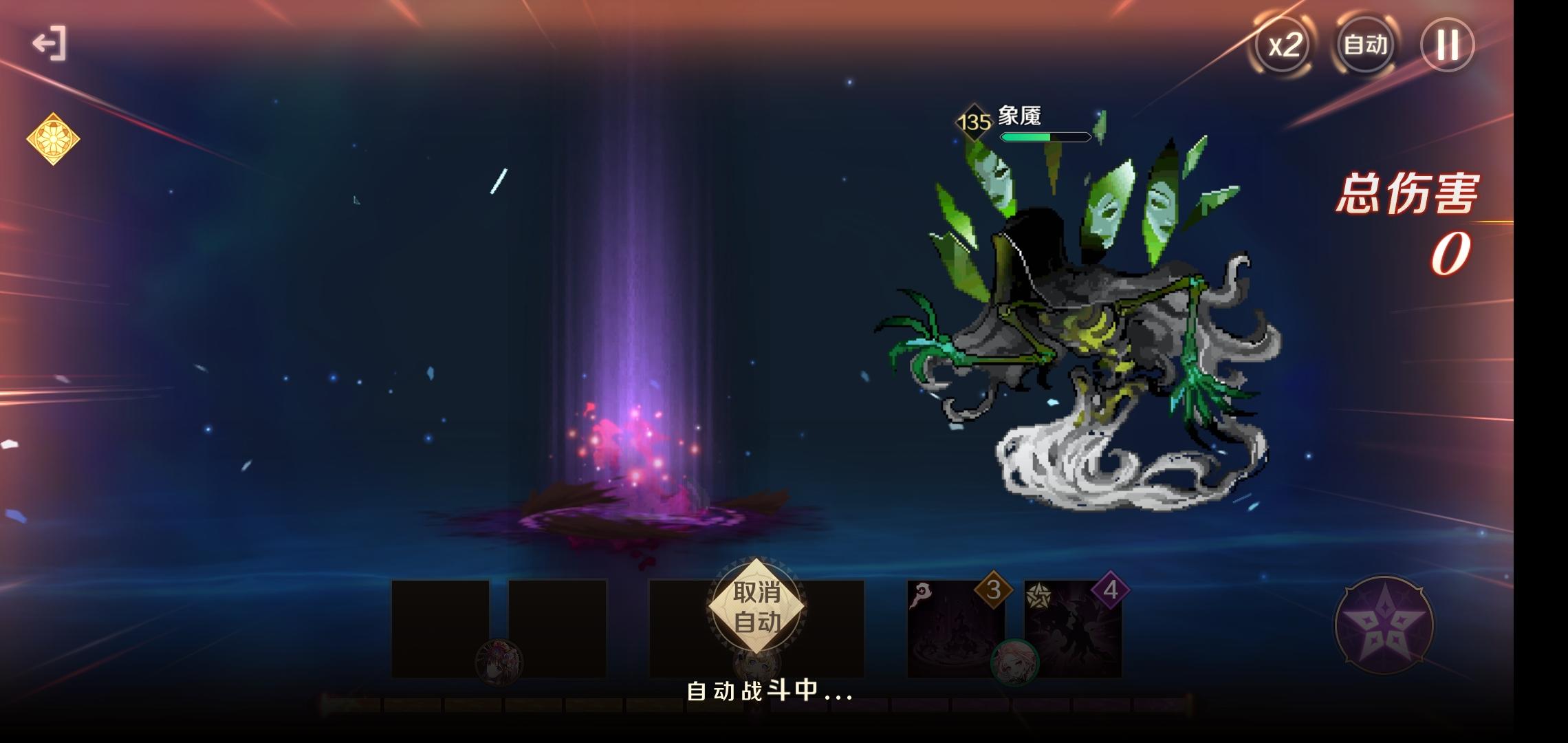The width and height of the screenshot is (1568, 743).
Task: Toggle the x2 battle speed control
Action: (x=1283, y=46)
